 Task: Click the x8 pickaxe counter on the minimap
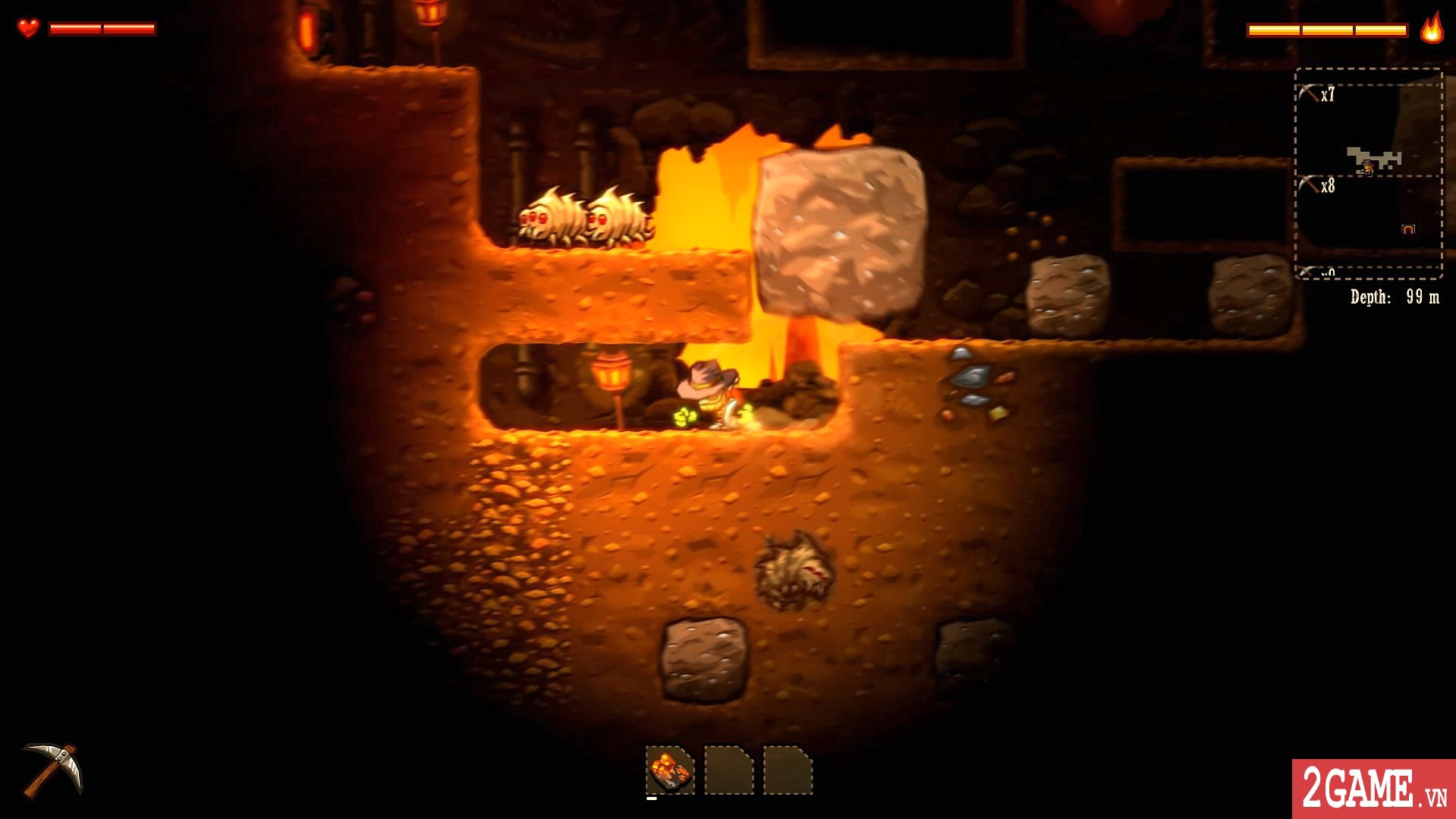(1326, 184)
